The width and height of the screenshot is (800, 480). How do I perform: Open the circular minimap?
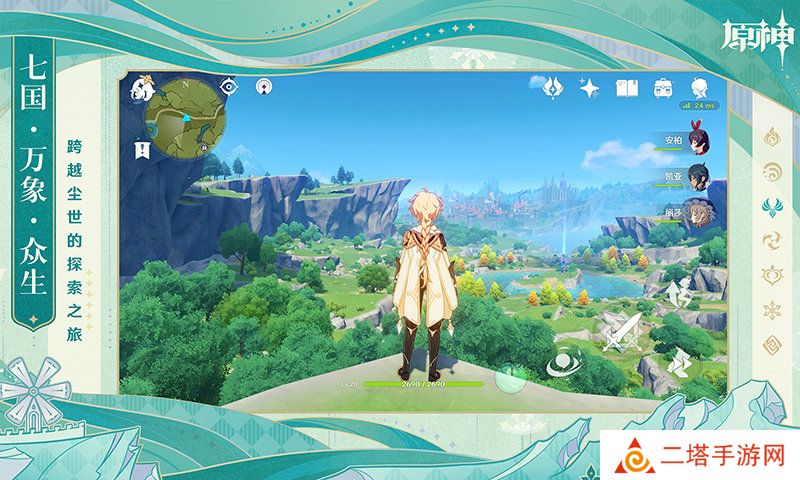pyautogui.click(x=182, y=120)
